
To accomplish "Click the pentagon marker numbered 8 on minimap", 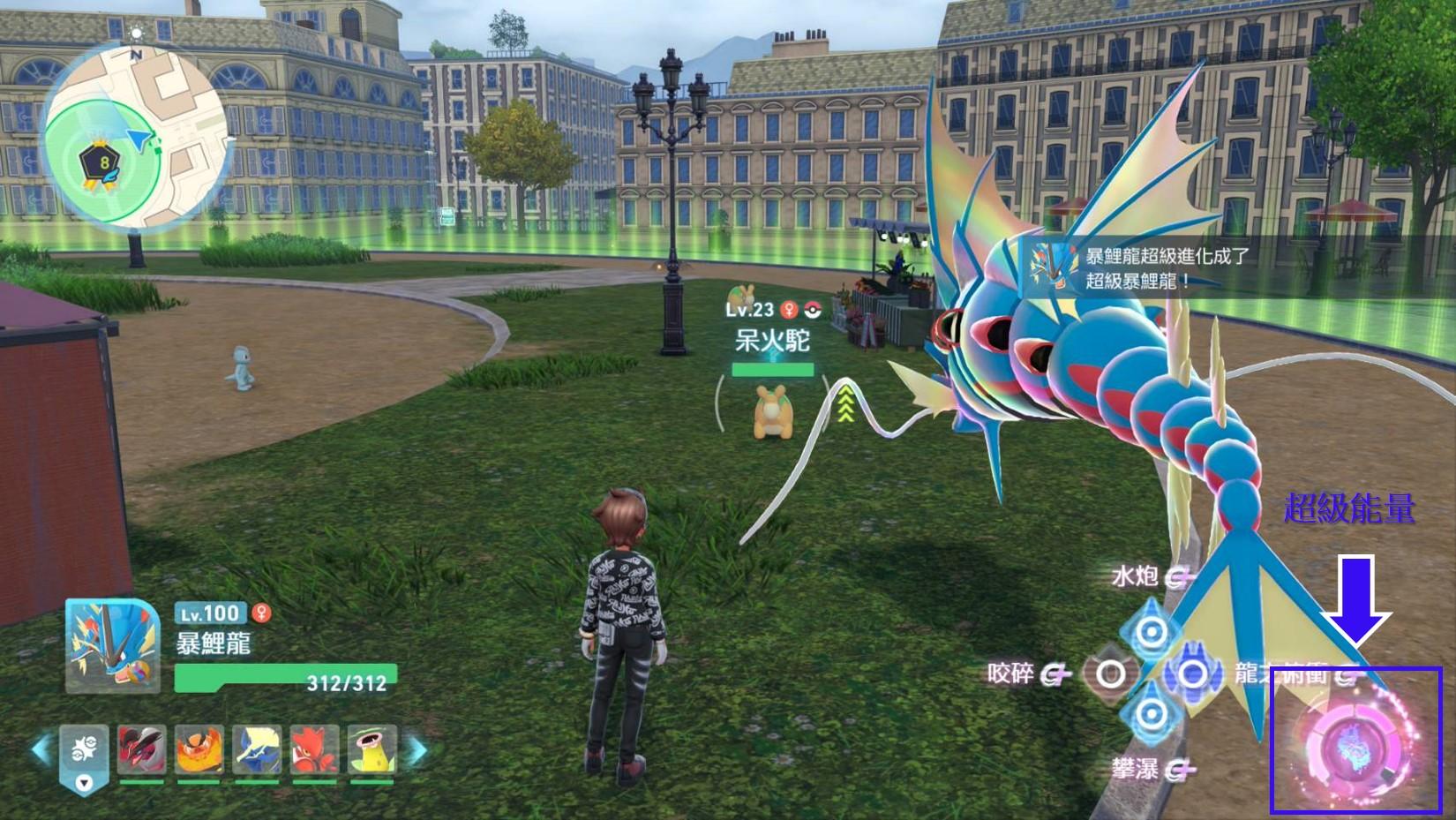I will 103,163.
